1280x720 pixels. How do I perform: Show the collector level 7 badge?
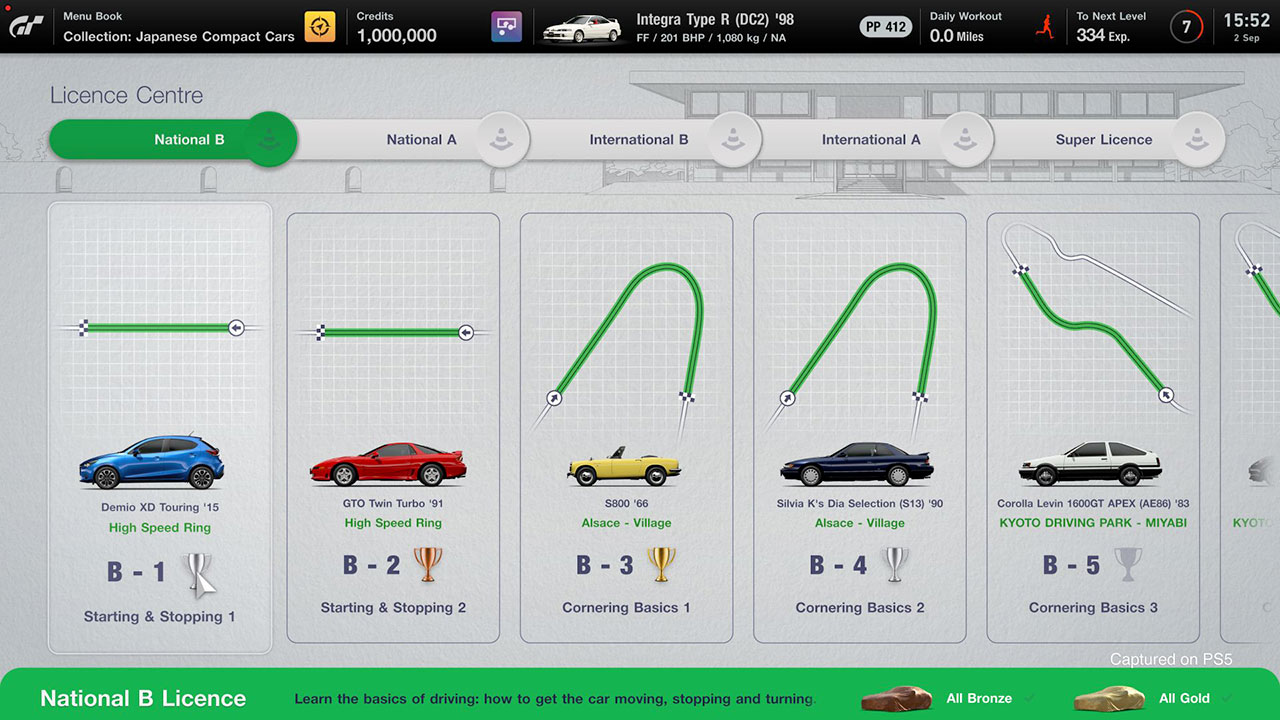pyautogui.click(x=1187, y=27)
